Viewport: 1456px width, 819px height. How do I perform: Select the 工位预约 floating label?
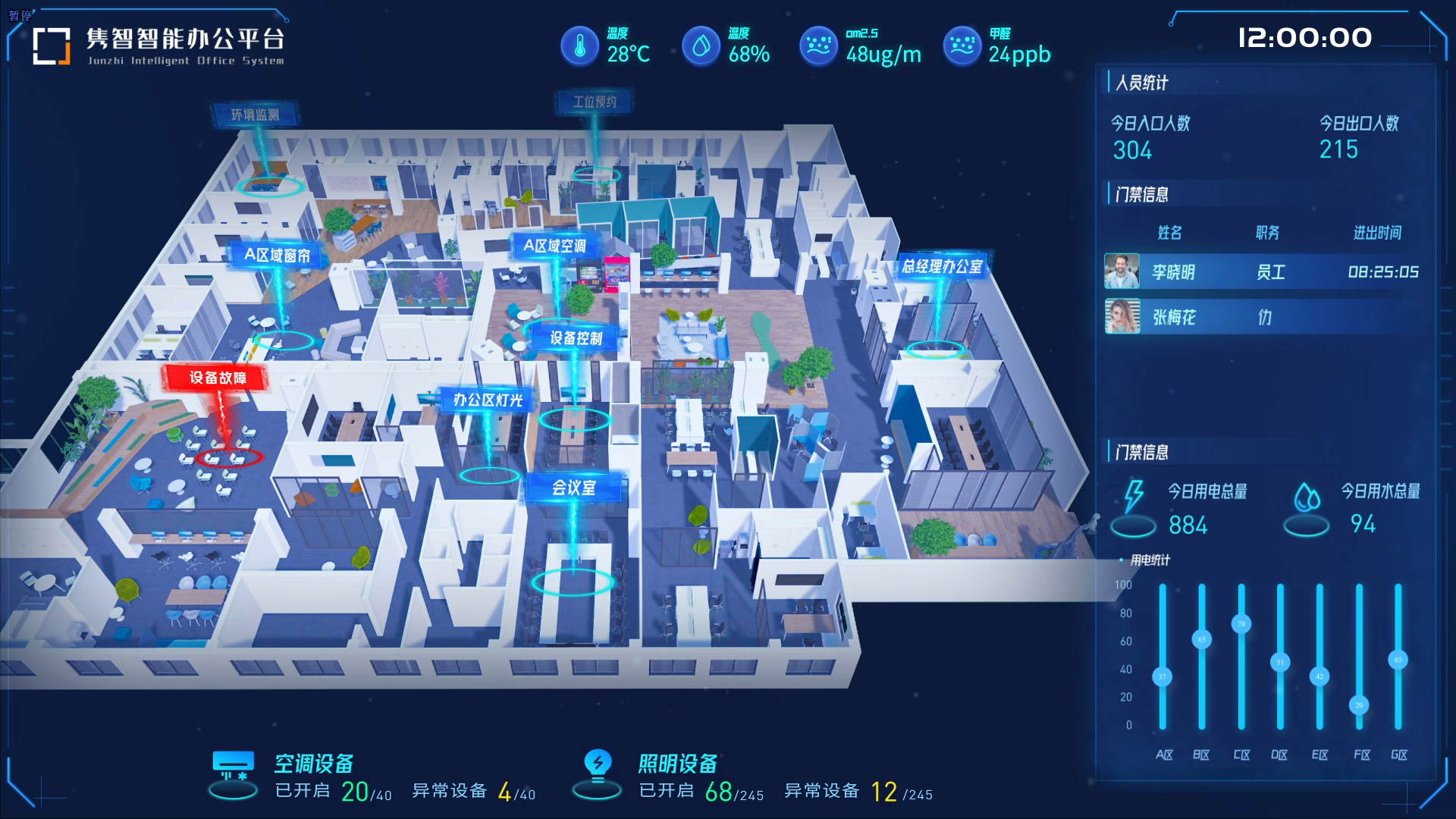point(595,102)
